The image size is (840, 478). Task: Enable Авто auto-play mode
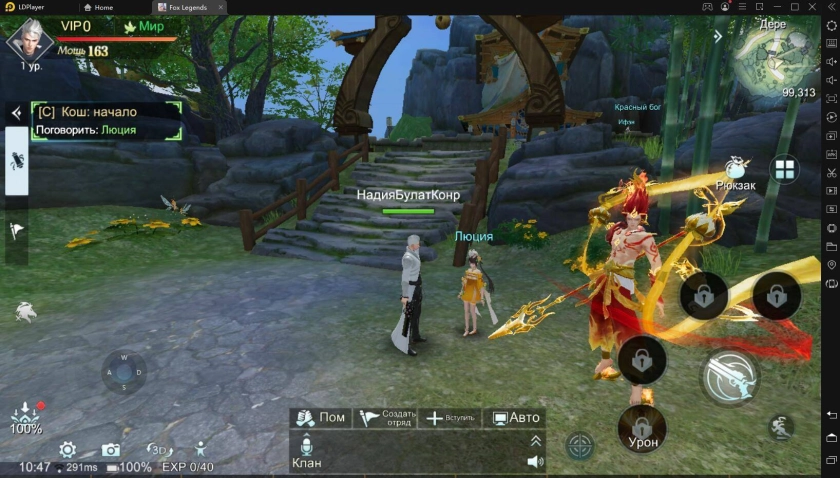click(x=514, y=418)
